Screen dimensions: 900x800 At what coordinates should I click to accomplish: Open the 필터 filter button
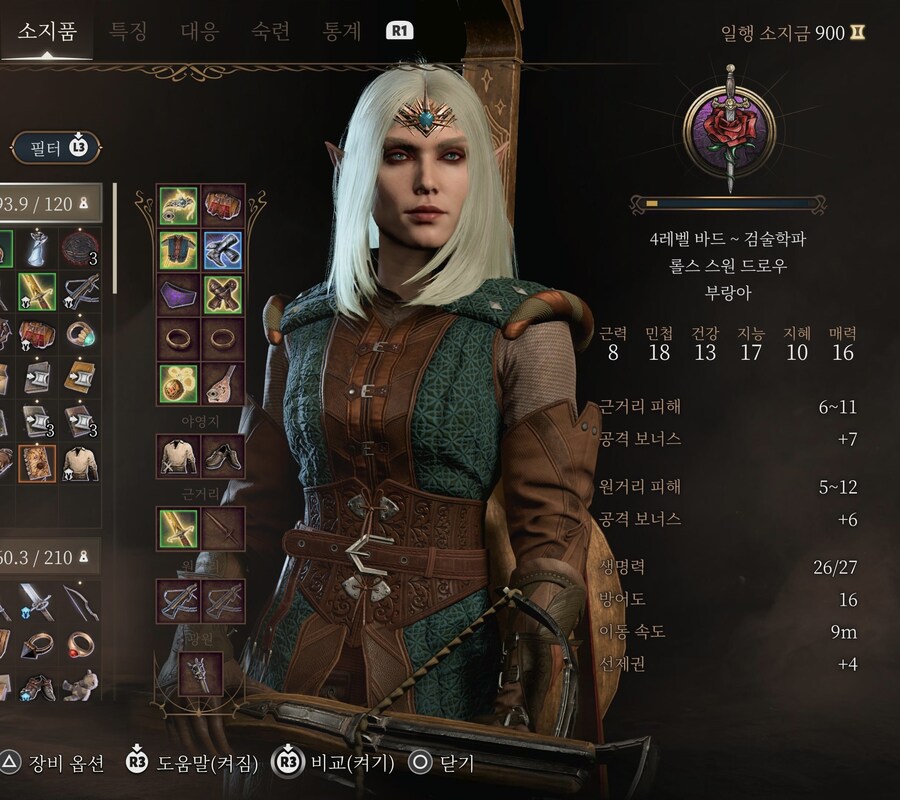pos(55,149)
